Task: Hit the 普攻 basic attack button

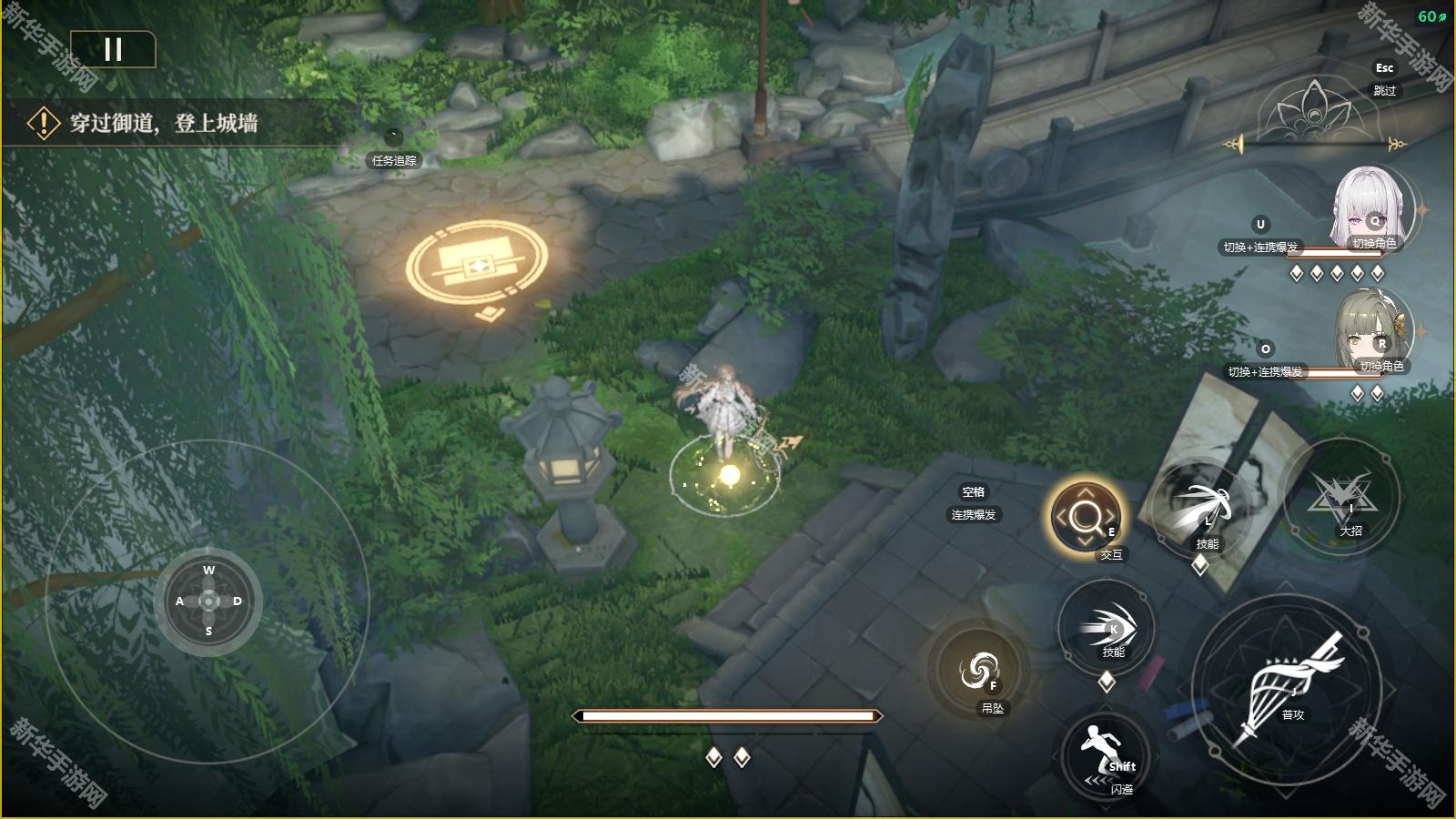Action: tap(1287, 689)
